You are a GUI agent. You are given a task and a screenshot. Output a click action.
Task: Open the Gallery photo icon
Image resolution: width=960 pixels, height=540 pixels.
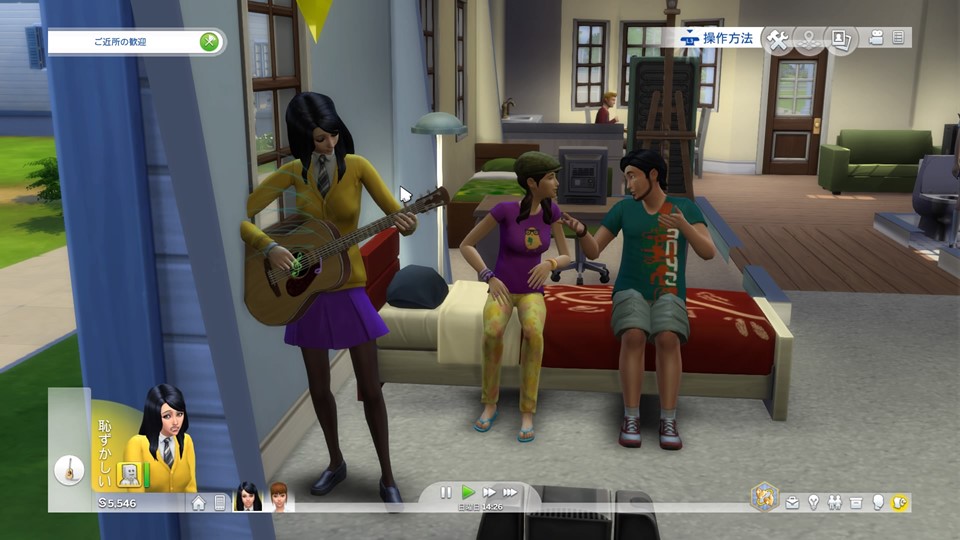[x=841, y=39]
